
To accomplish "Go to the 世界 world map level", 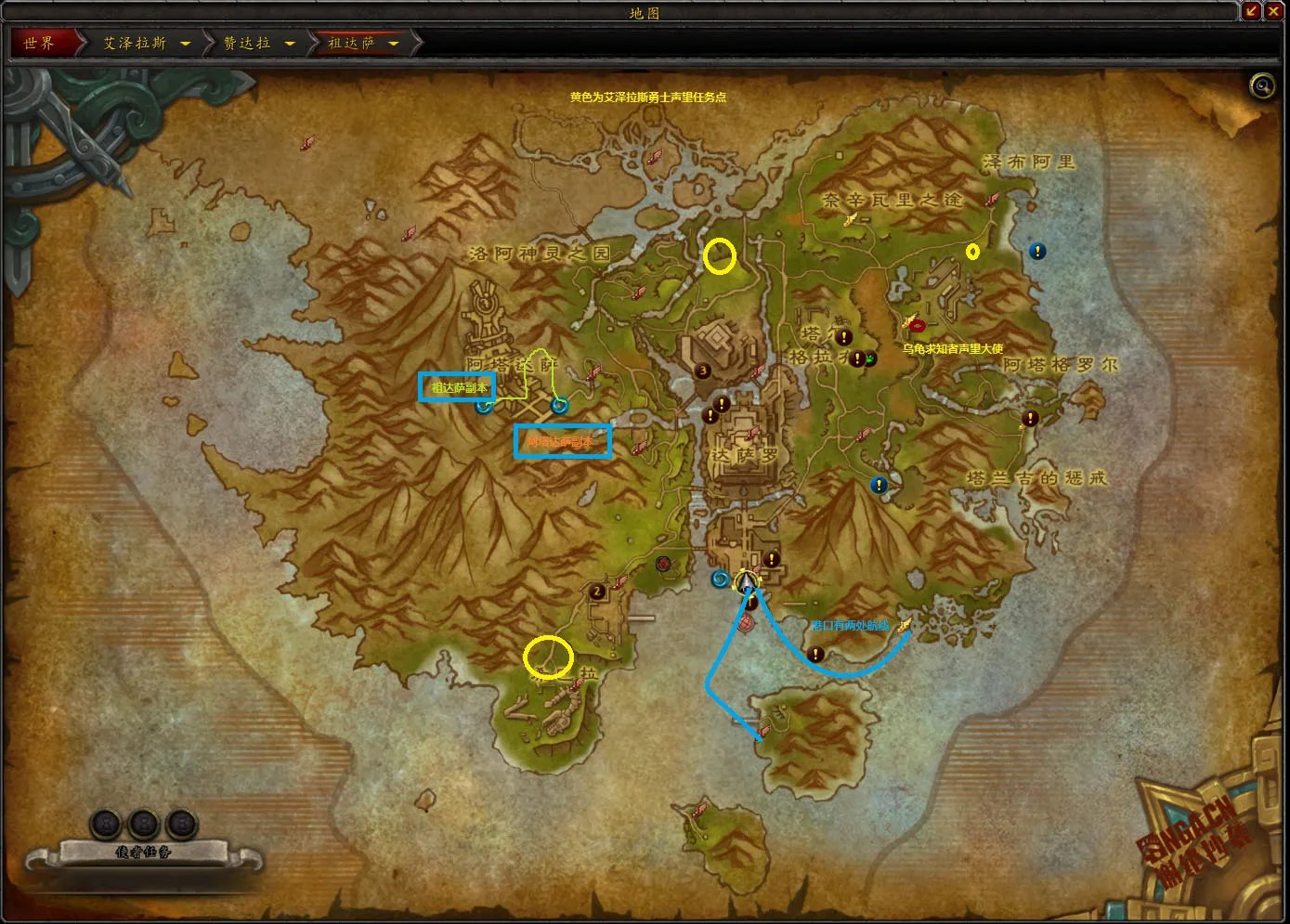I will (x=40, y=43).
